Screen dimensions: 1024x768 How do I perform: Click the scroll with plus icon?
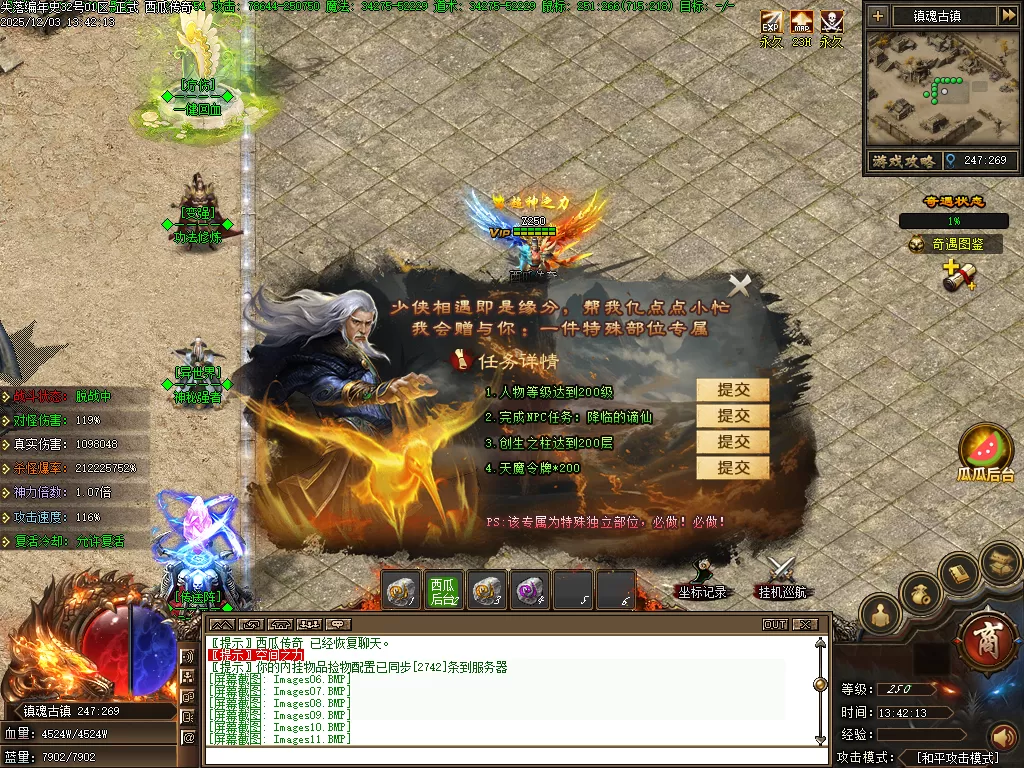(959, 277)
